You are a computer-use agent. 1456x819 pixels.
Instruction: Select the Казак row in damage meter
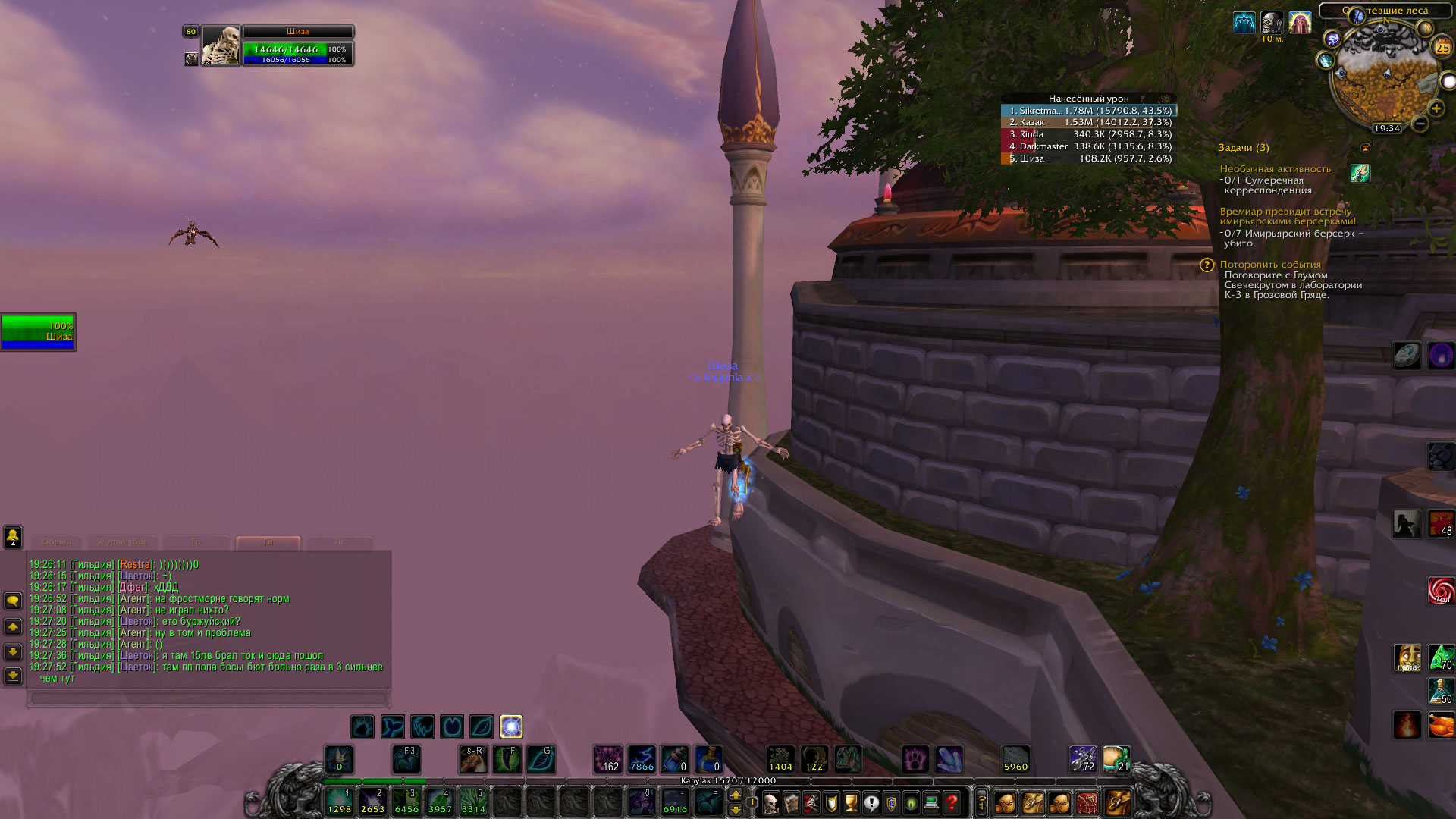point(1088,122)
